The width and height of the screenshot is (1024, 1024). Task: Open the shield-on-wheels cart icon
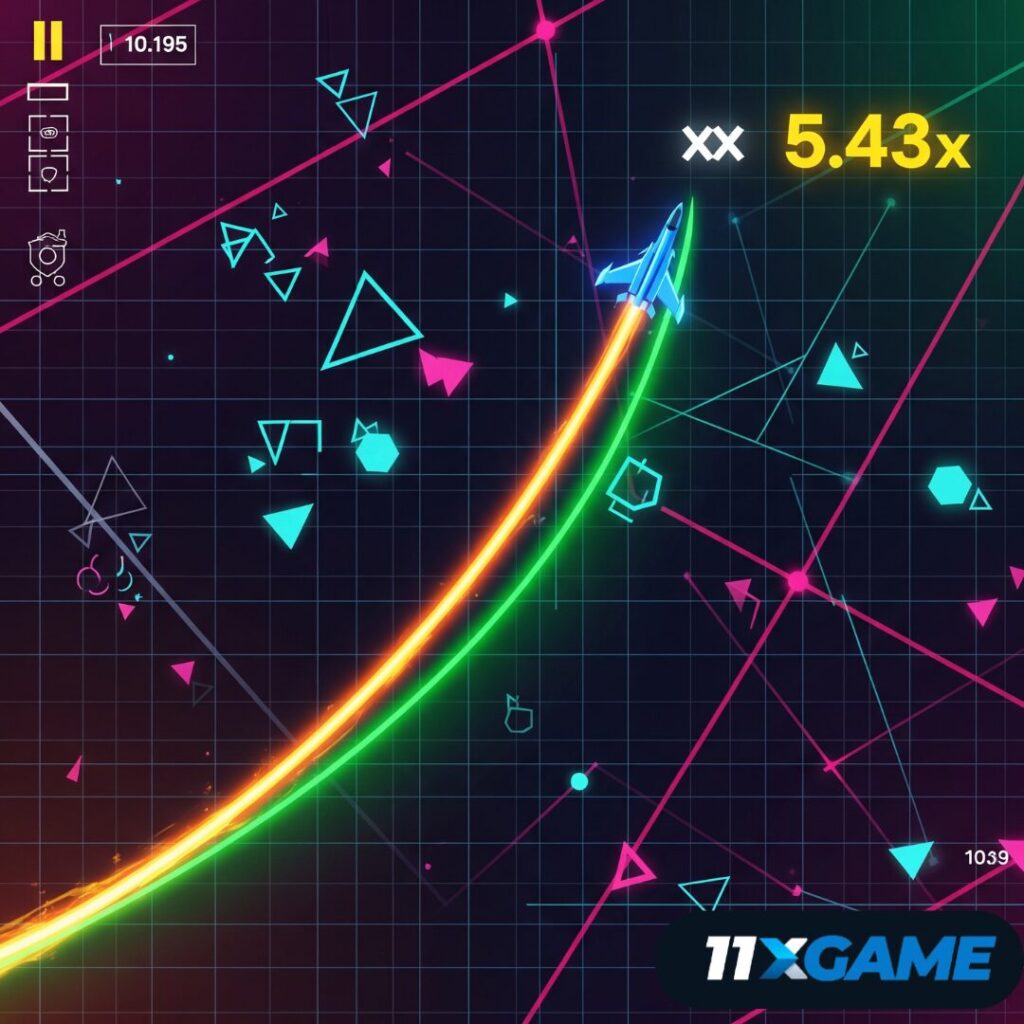[48, 258]
